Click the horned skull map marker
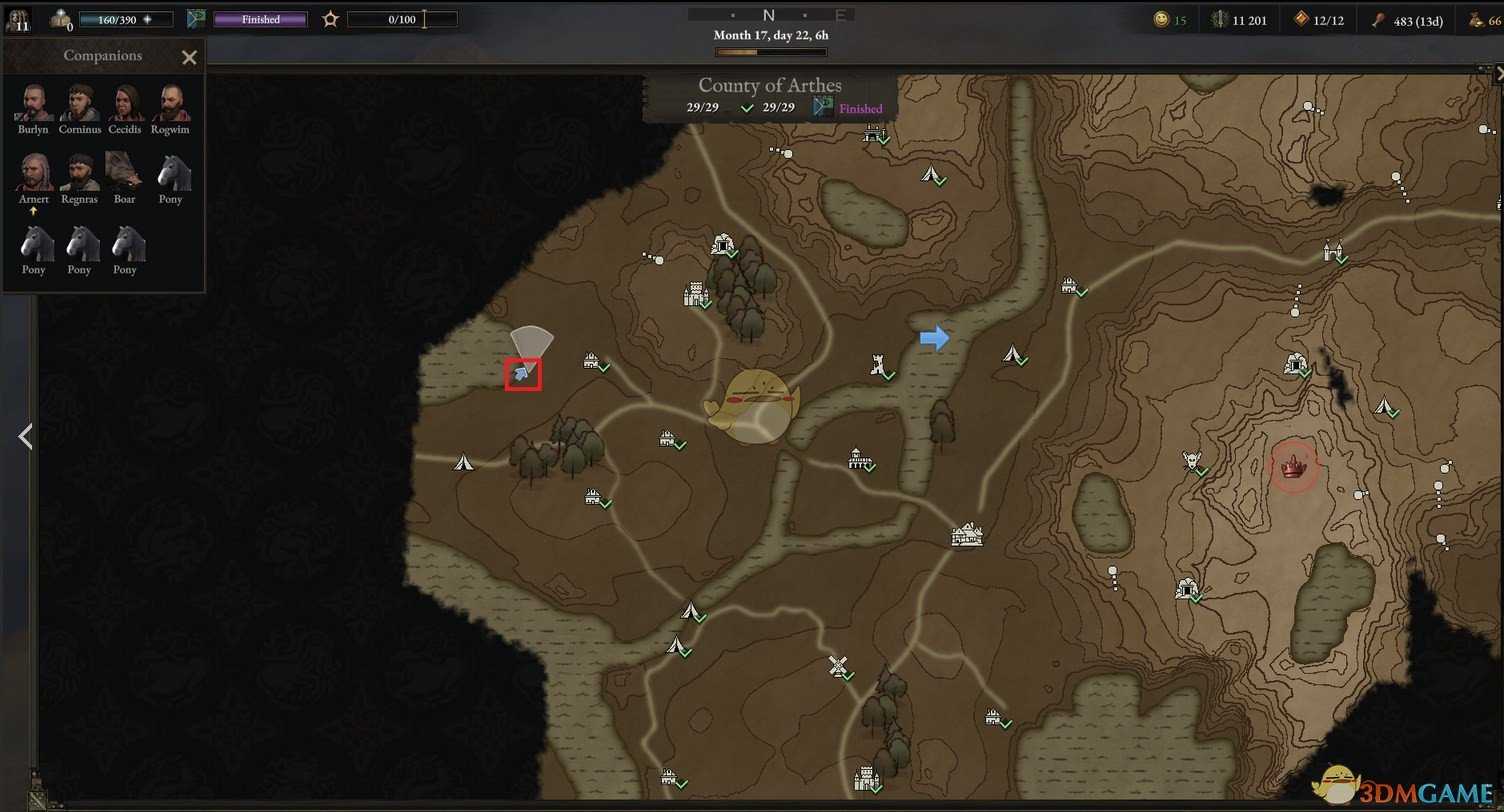Viewport: 1504px width, 812px height. pos(1190,460)
